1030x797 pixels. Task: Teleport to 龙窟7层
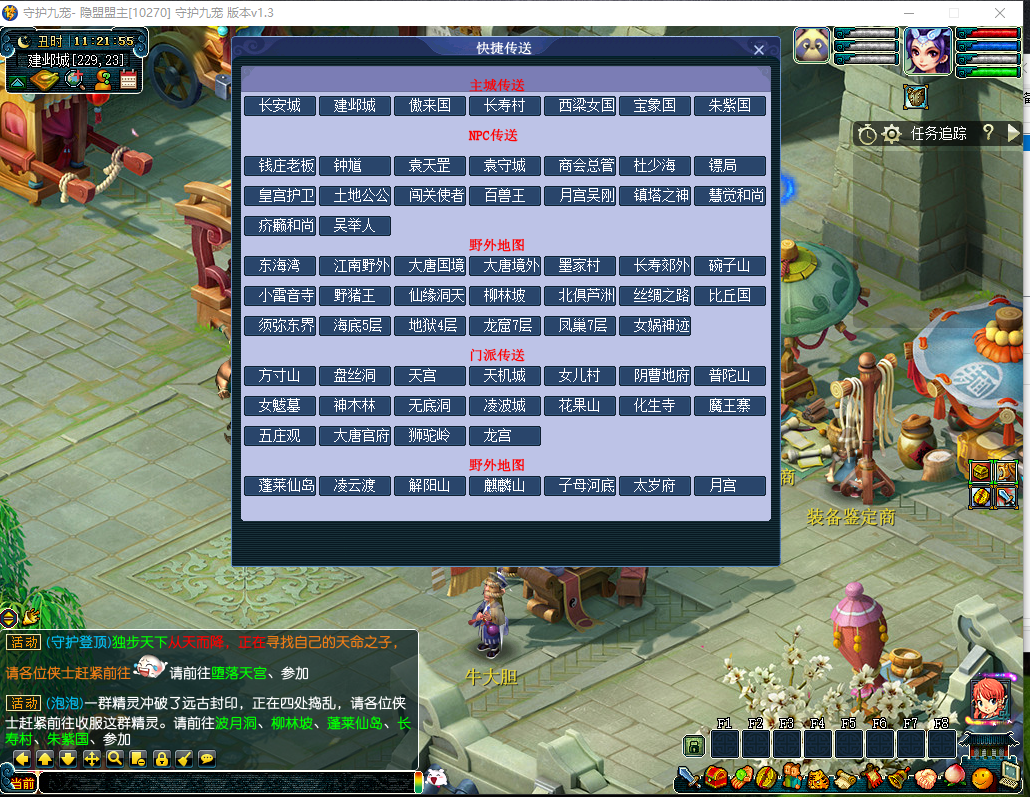click(505, 326)
